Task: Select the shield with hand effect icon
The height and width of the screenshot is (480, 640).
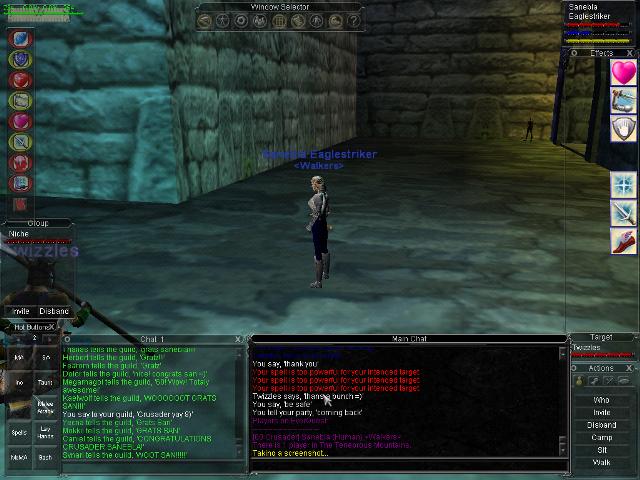Action: 624,128
